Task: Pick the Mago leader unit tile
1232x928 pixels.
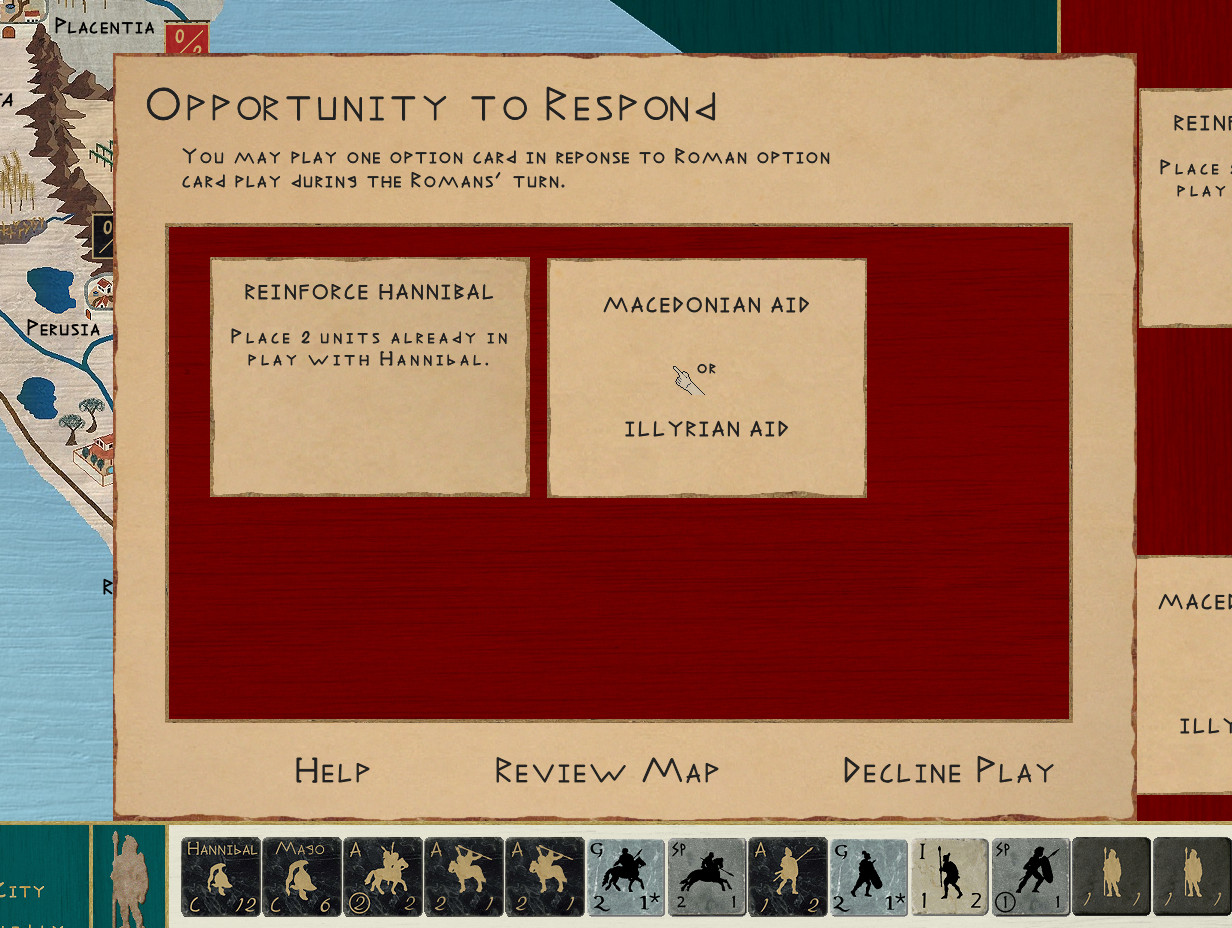Action: pyautogui.click(x=302, y=877)
